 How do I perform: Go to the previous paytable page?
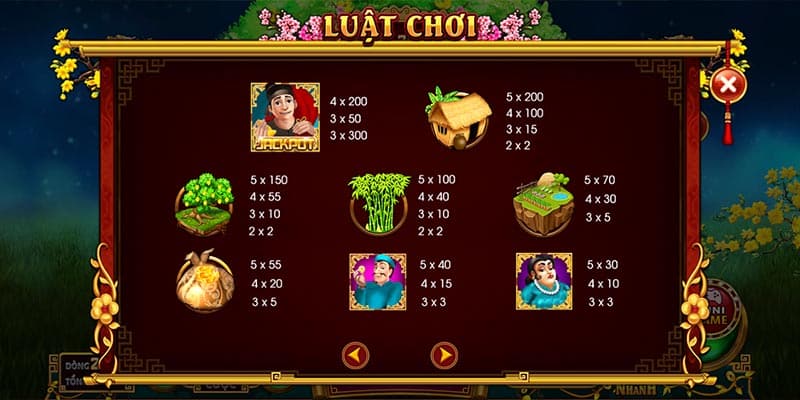click(355, 353)
